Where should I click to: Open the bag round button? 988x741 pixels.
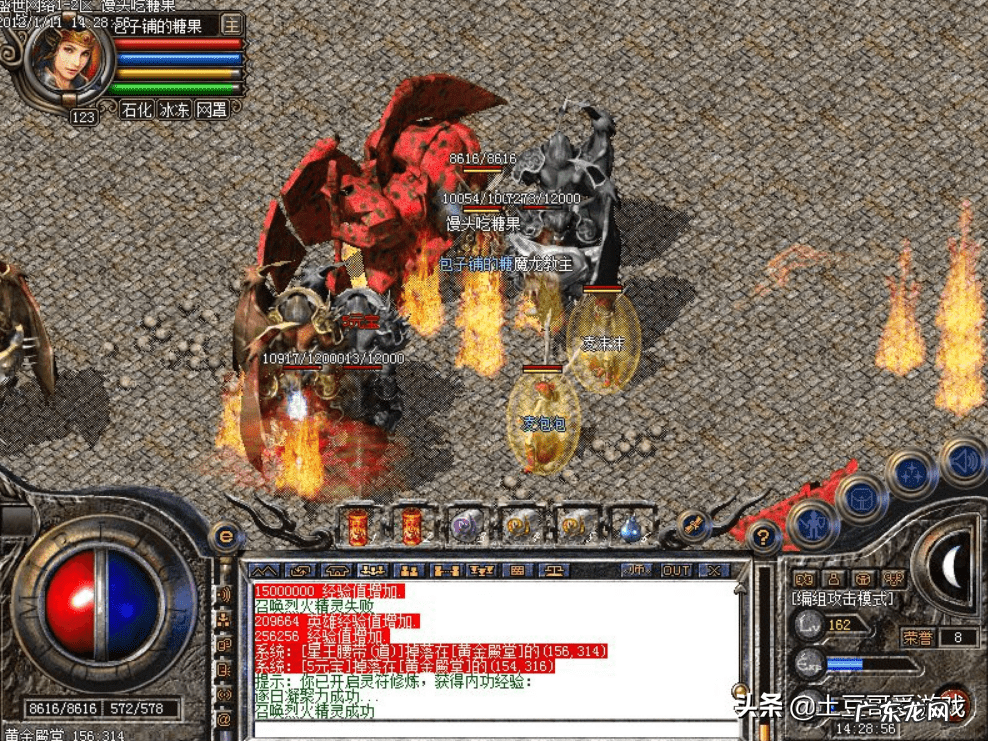(861, 496)
